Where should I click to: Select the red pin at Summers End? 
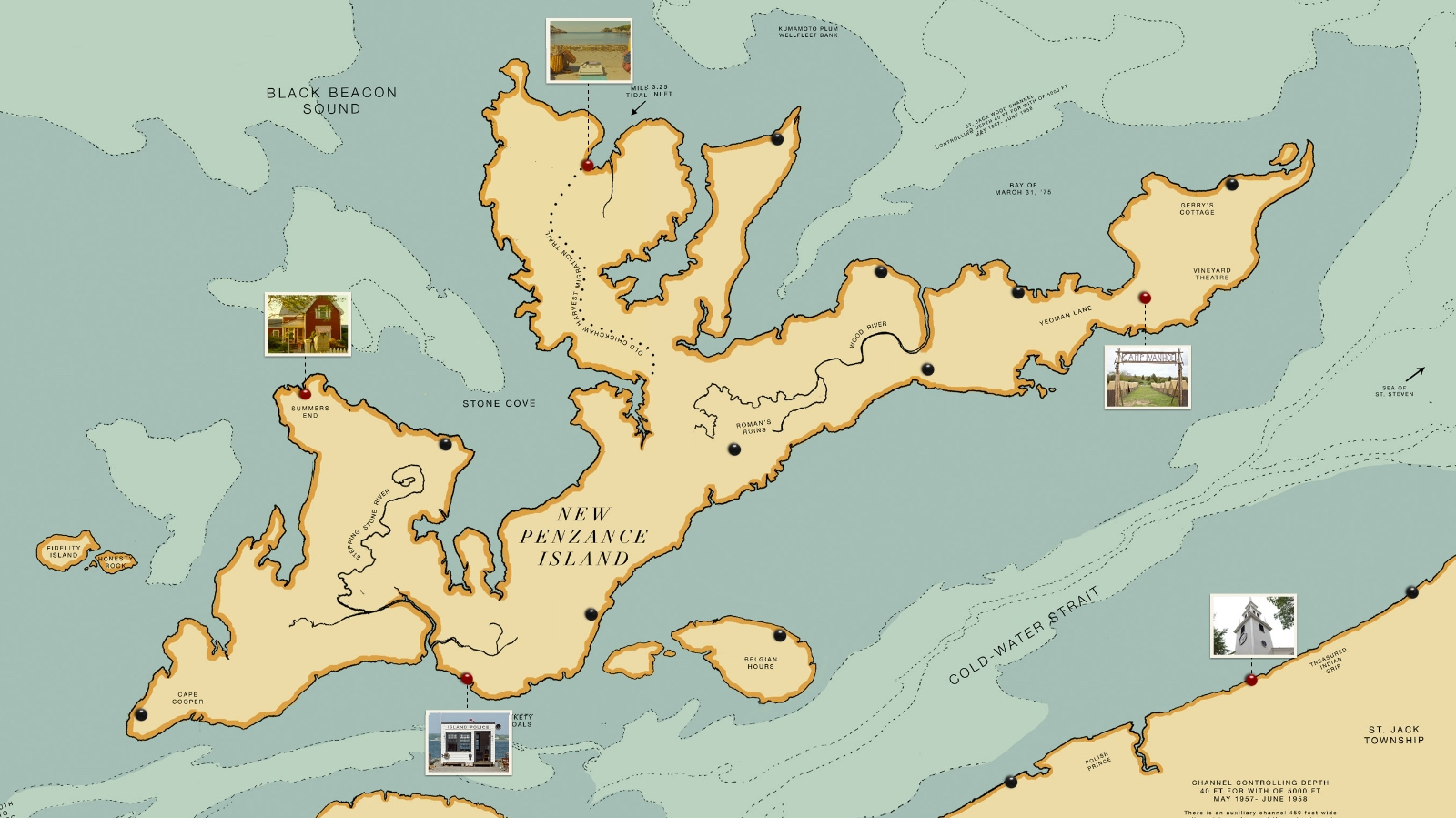point(305,394)
